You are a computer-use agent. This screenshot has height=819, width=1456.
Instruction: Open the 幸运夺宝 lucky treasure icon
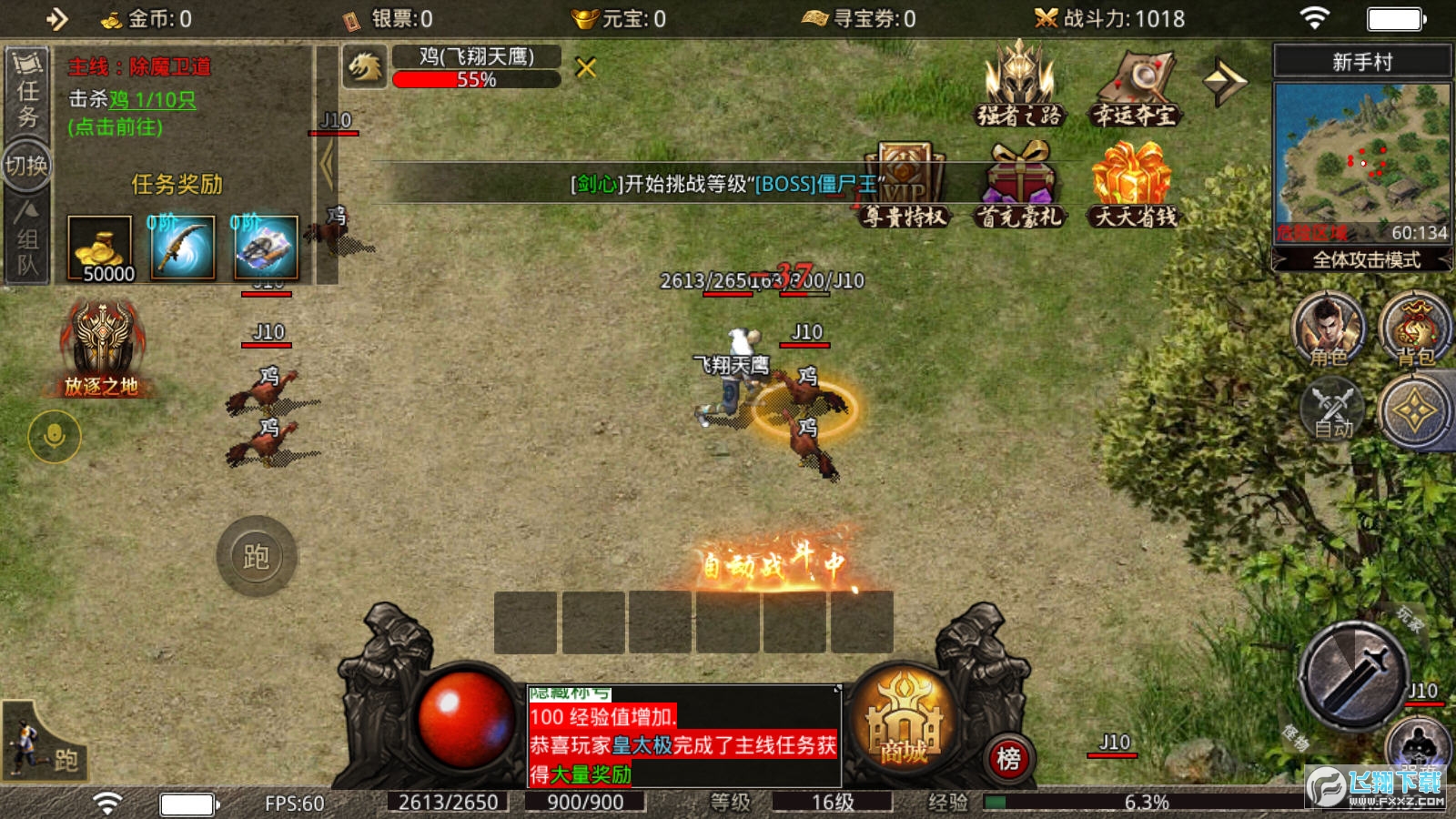pyautogui.click(x=1134, y=87)
